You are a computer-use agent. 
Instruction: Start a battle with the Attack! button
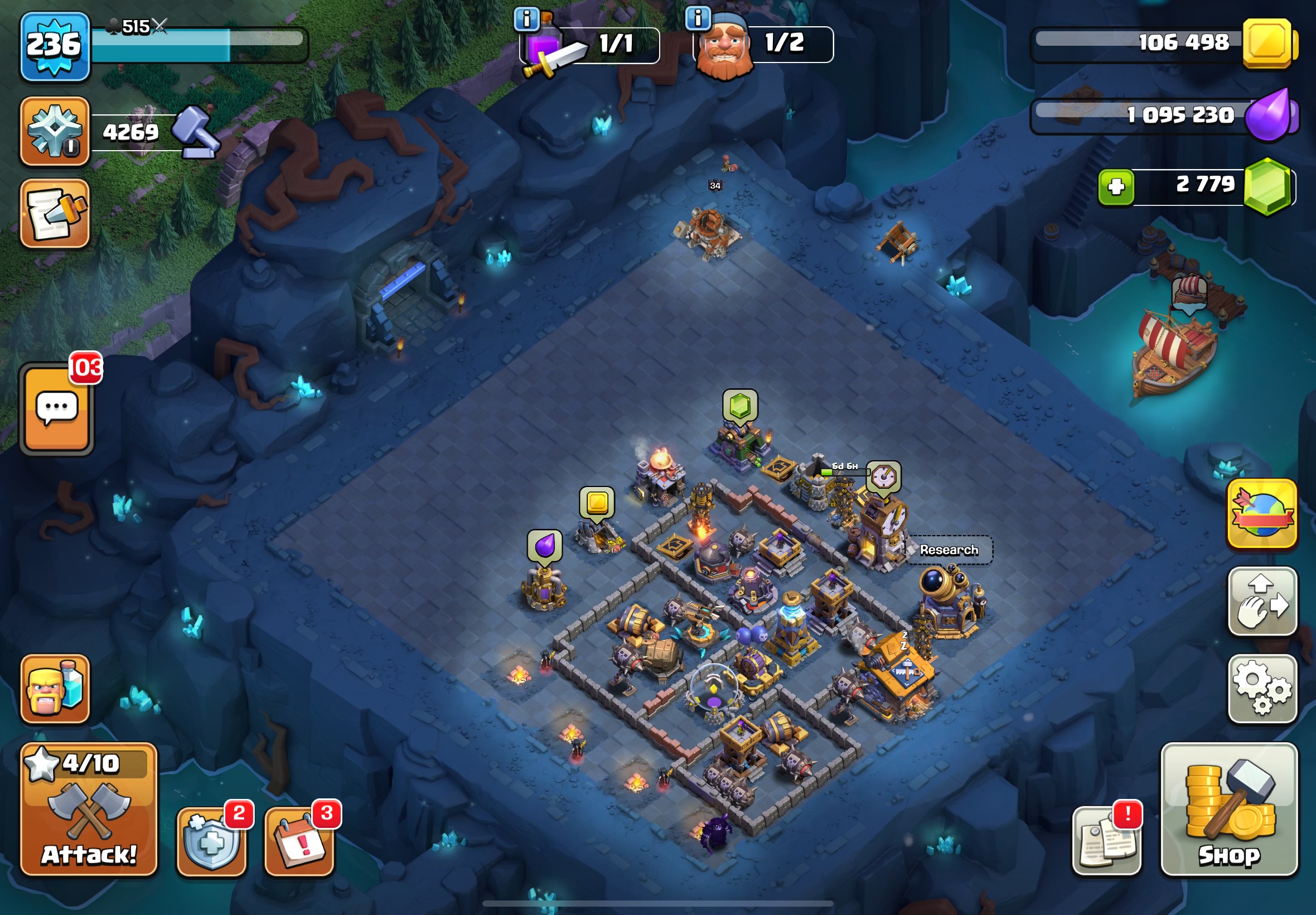(x=89, y=810)
